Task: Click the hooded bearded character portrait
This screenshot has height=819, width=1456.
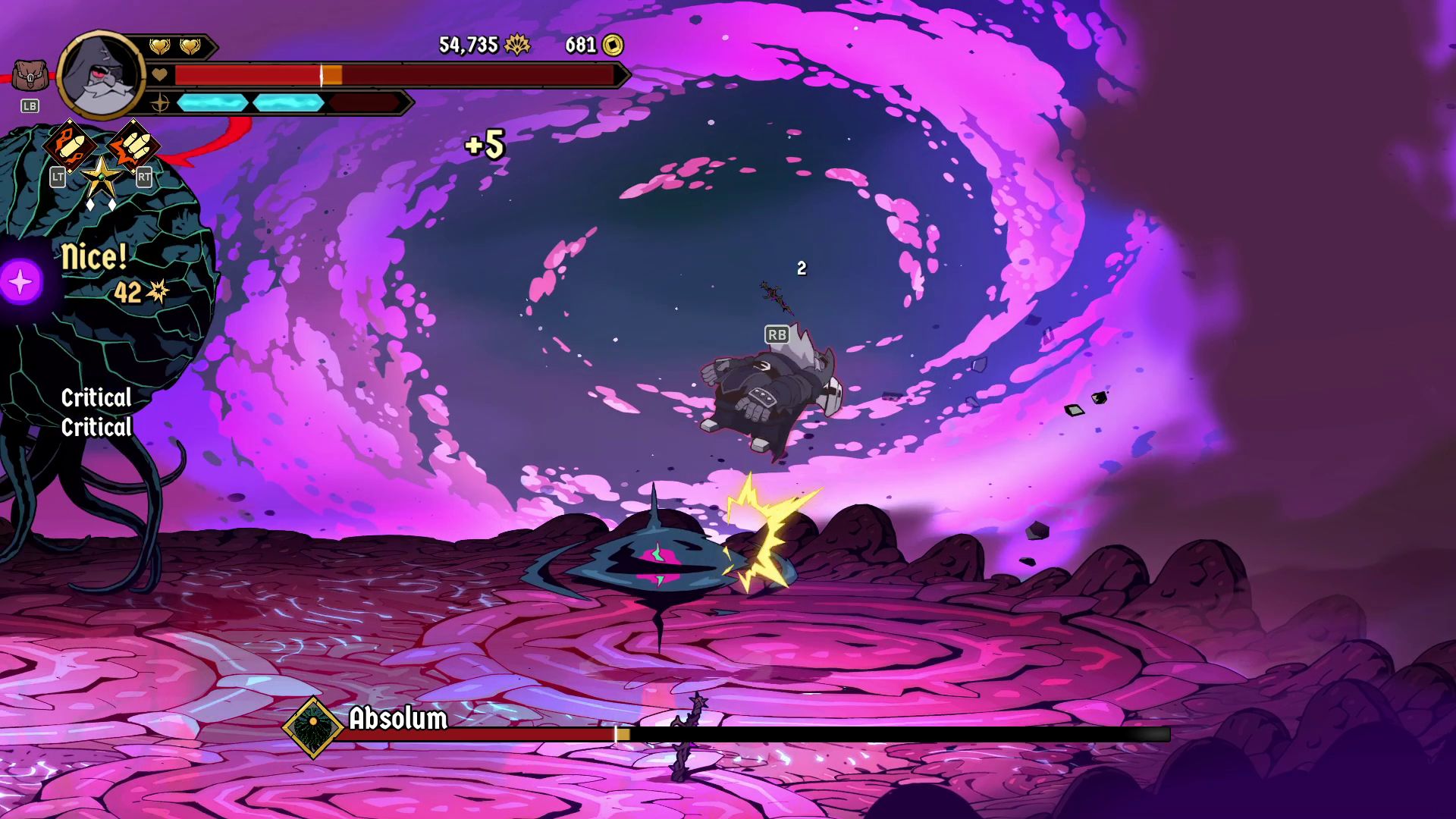Action: (x=102, y=74)
